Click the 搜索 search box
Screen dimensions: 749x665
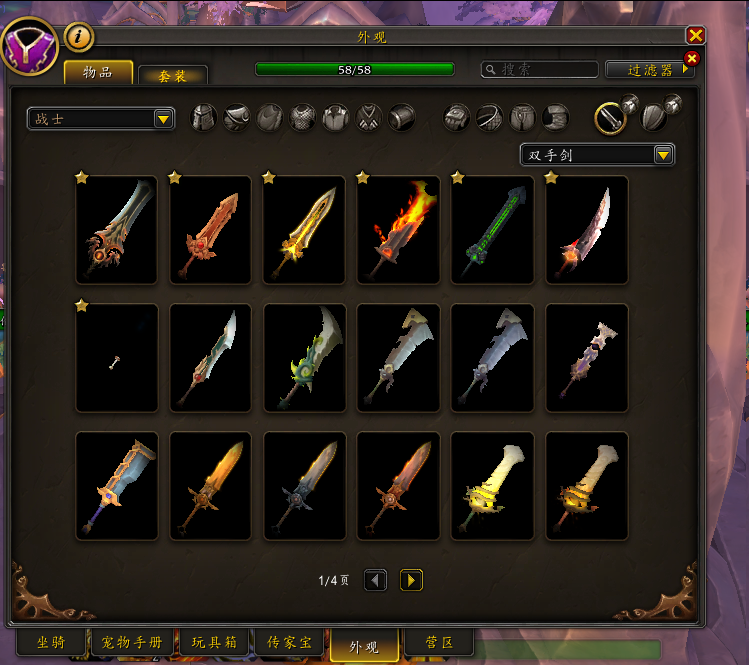coord(540,69)
